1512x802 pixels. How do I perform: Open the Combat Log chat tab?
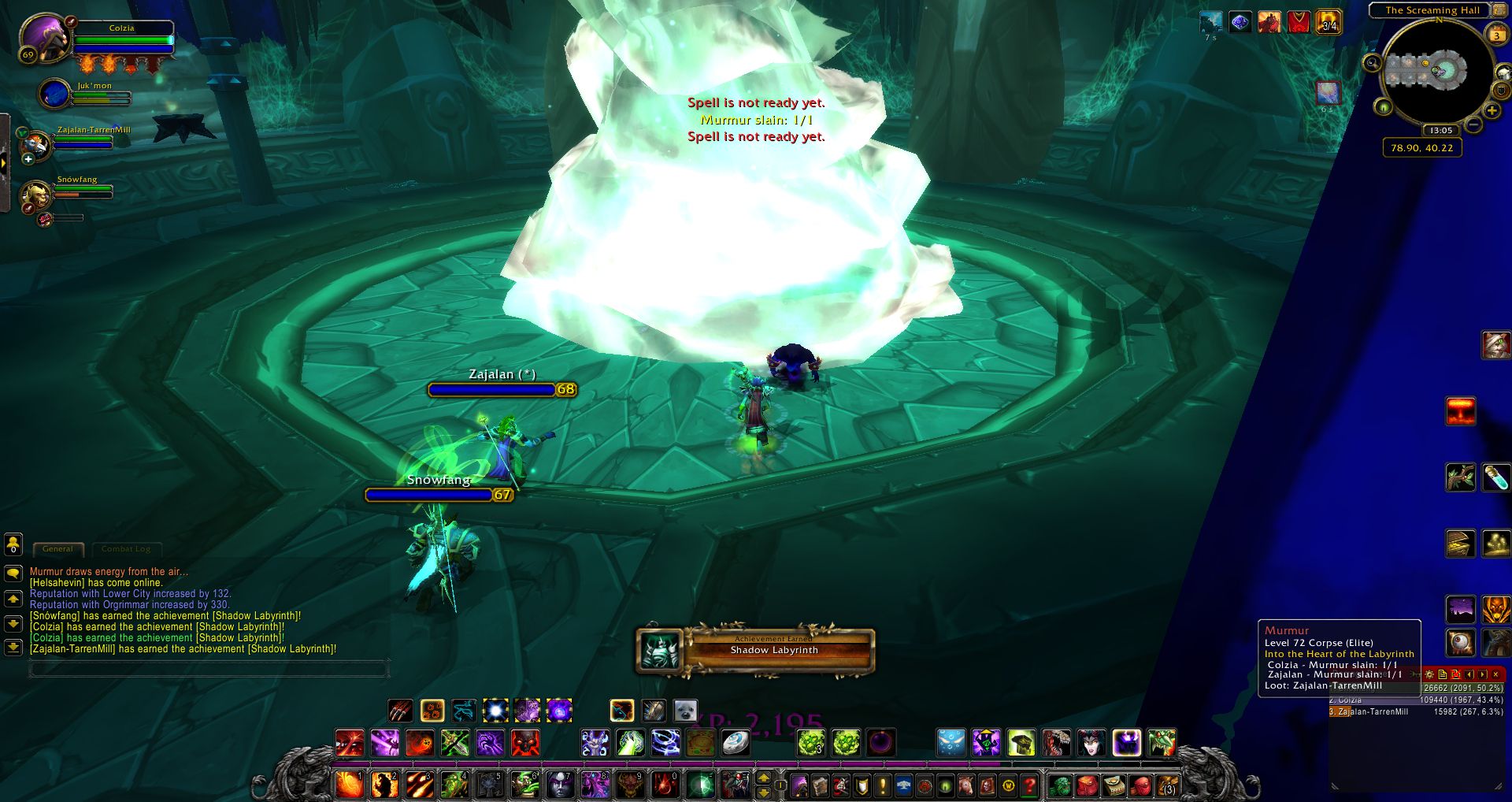pos(125,549)
